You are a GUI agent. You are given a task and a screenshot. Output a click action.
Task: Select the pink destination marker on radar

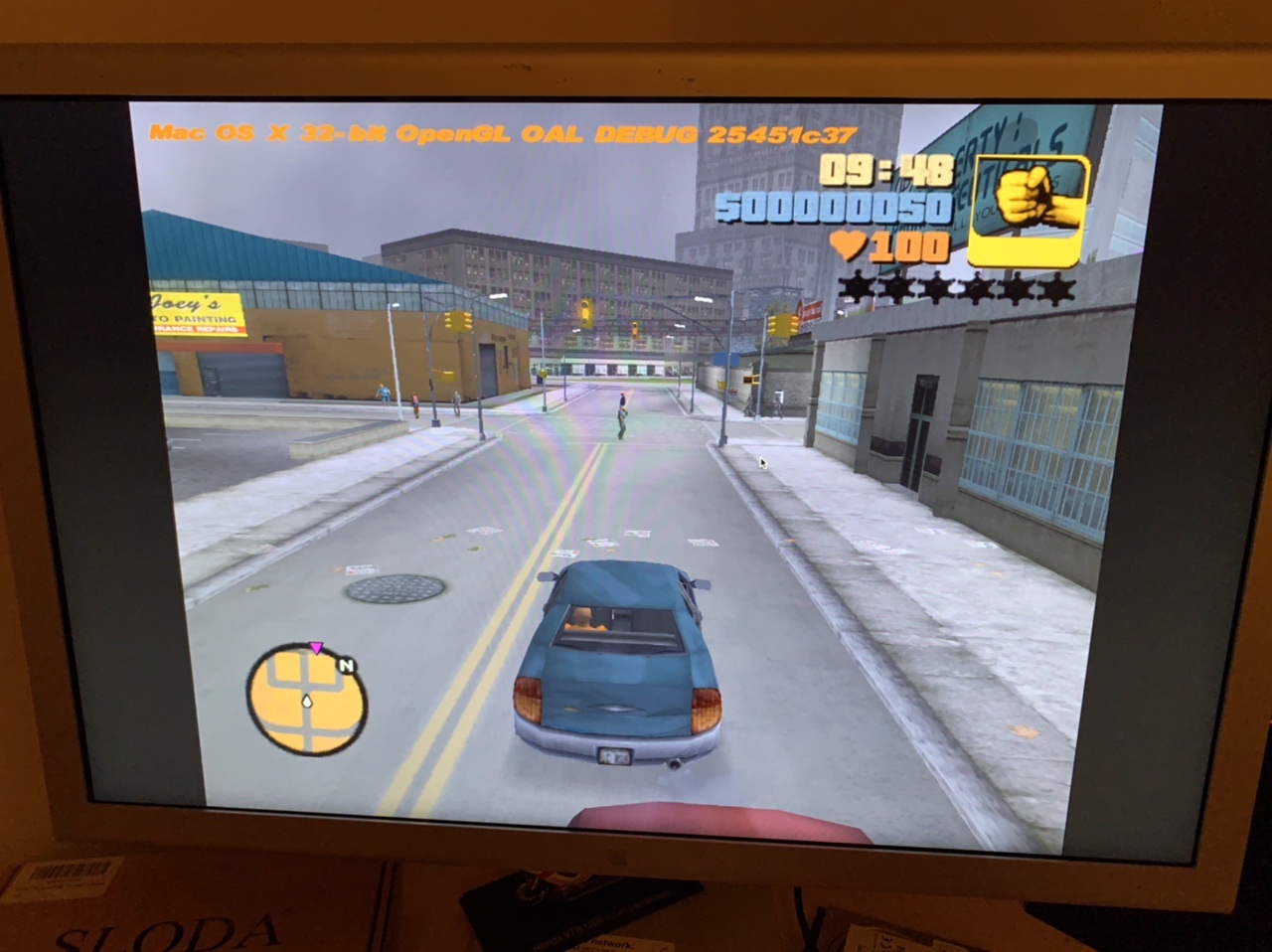(316, 648)
